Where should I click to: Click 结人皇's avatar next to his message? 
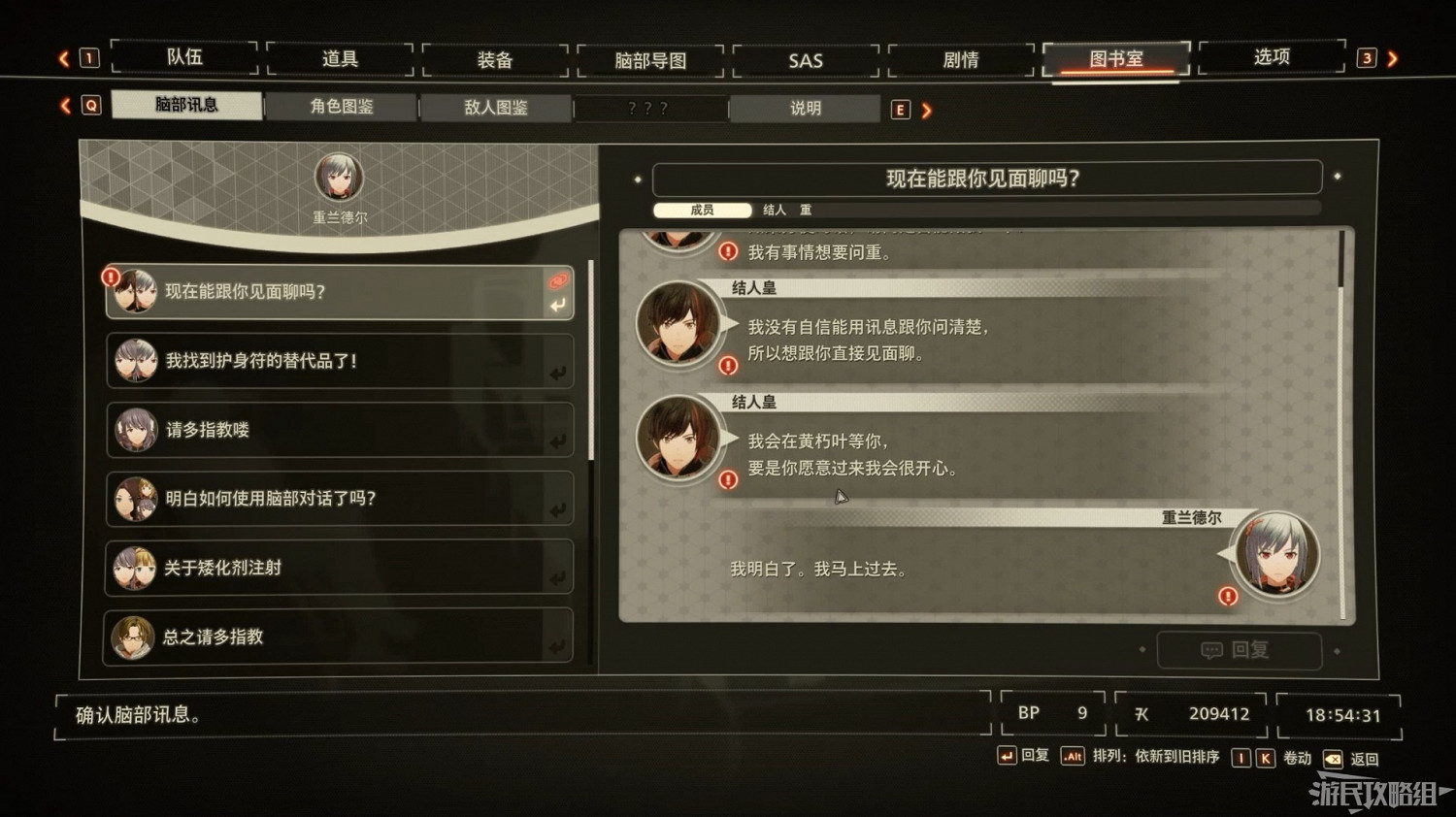pyautogui.click(x=681, y=325)
